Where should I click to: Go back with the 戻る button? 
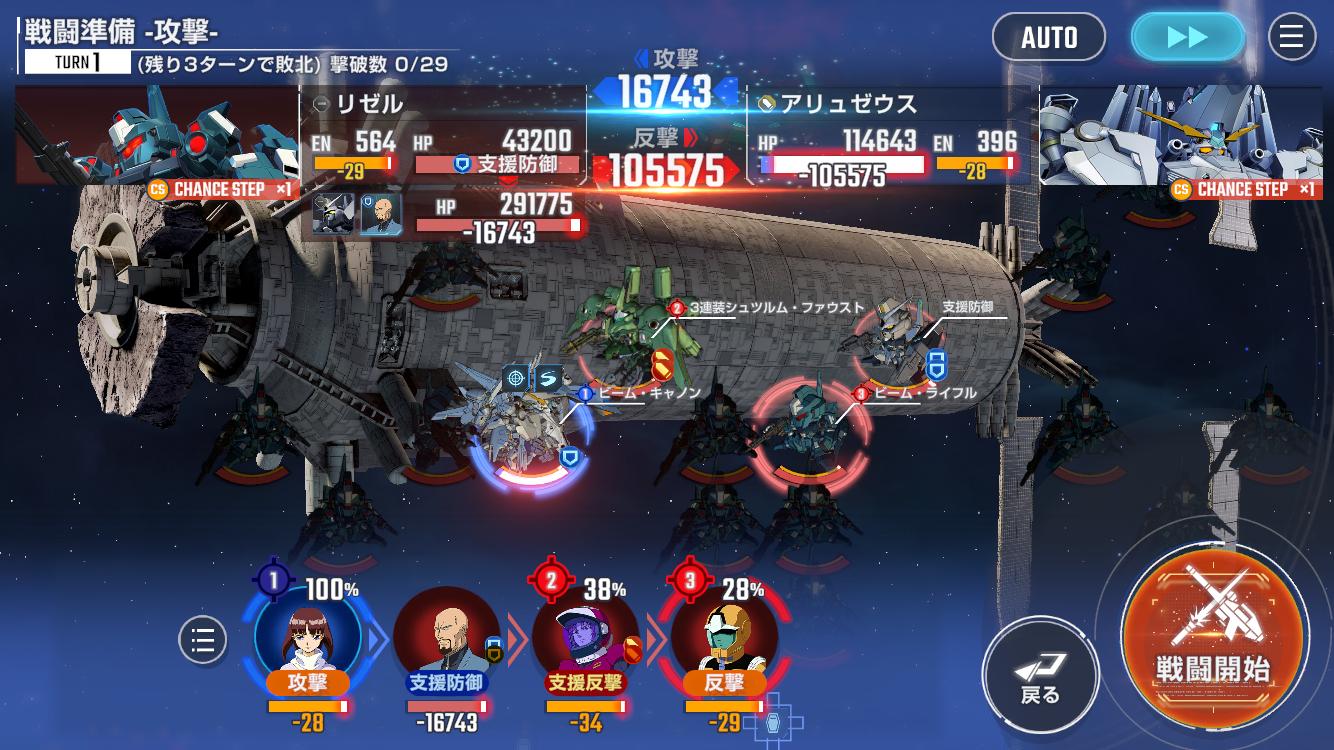click(1040, 675)
